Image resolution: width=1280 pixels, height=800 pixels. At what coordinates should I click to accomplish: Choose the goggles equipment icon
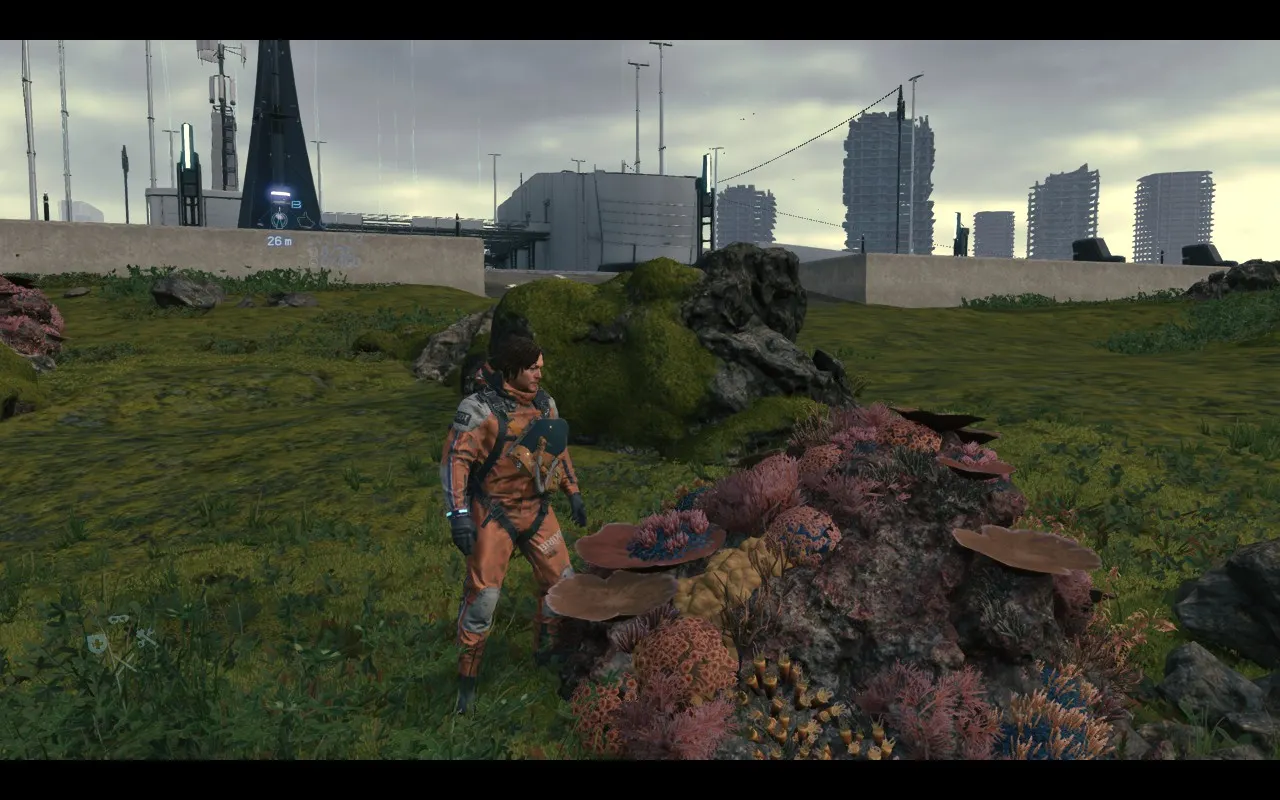[119, 620]
